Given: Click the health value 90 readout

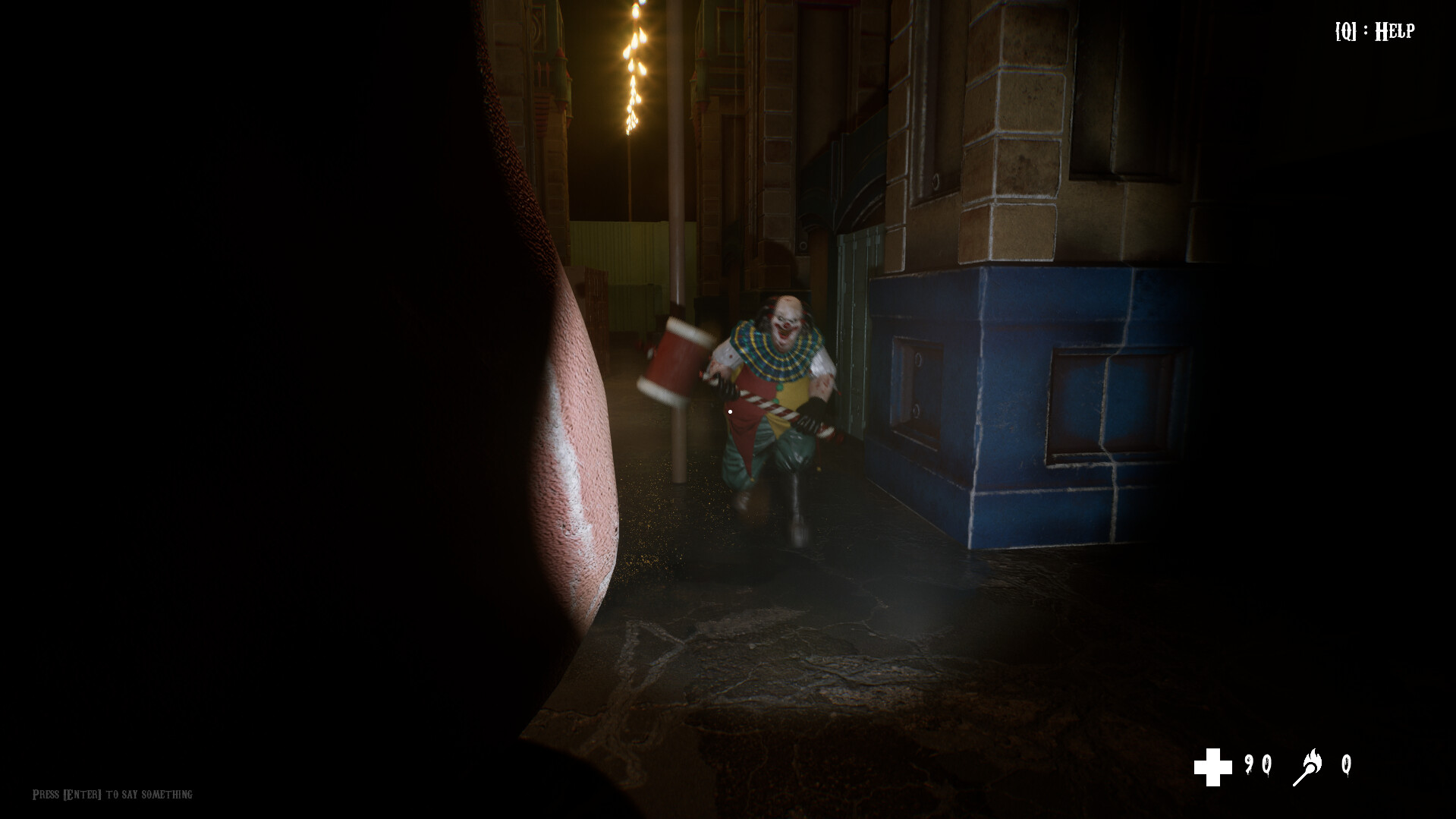Looking at the screenshot, I should pyautogui.click(x=1259, y=764).
